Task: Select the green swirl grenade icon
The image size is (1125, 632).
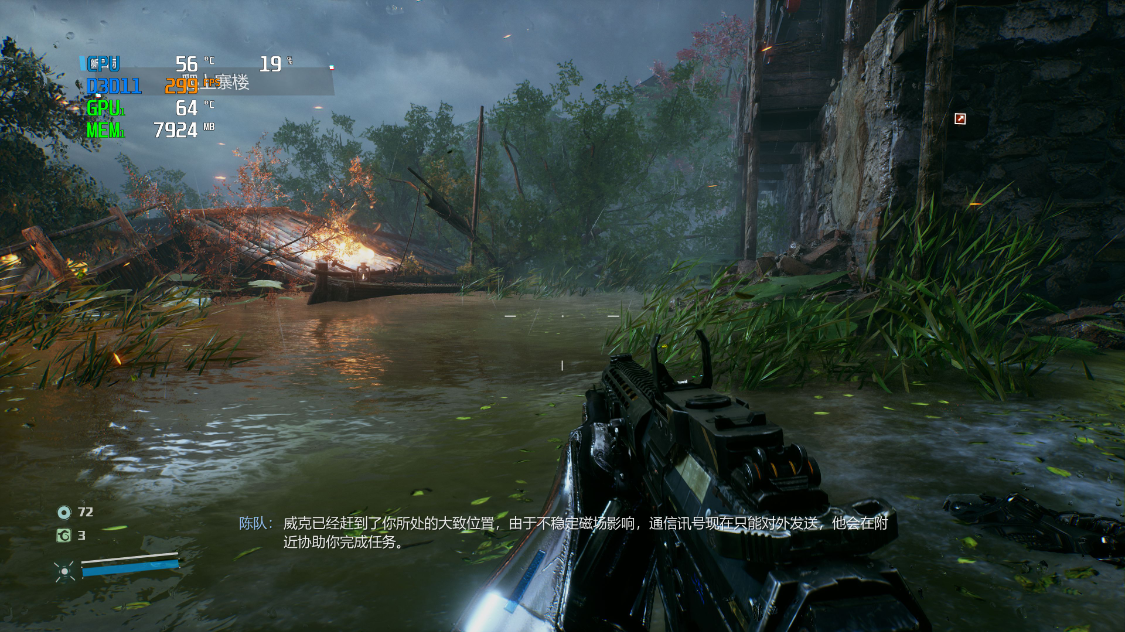Action: 64,536
